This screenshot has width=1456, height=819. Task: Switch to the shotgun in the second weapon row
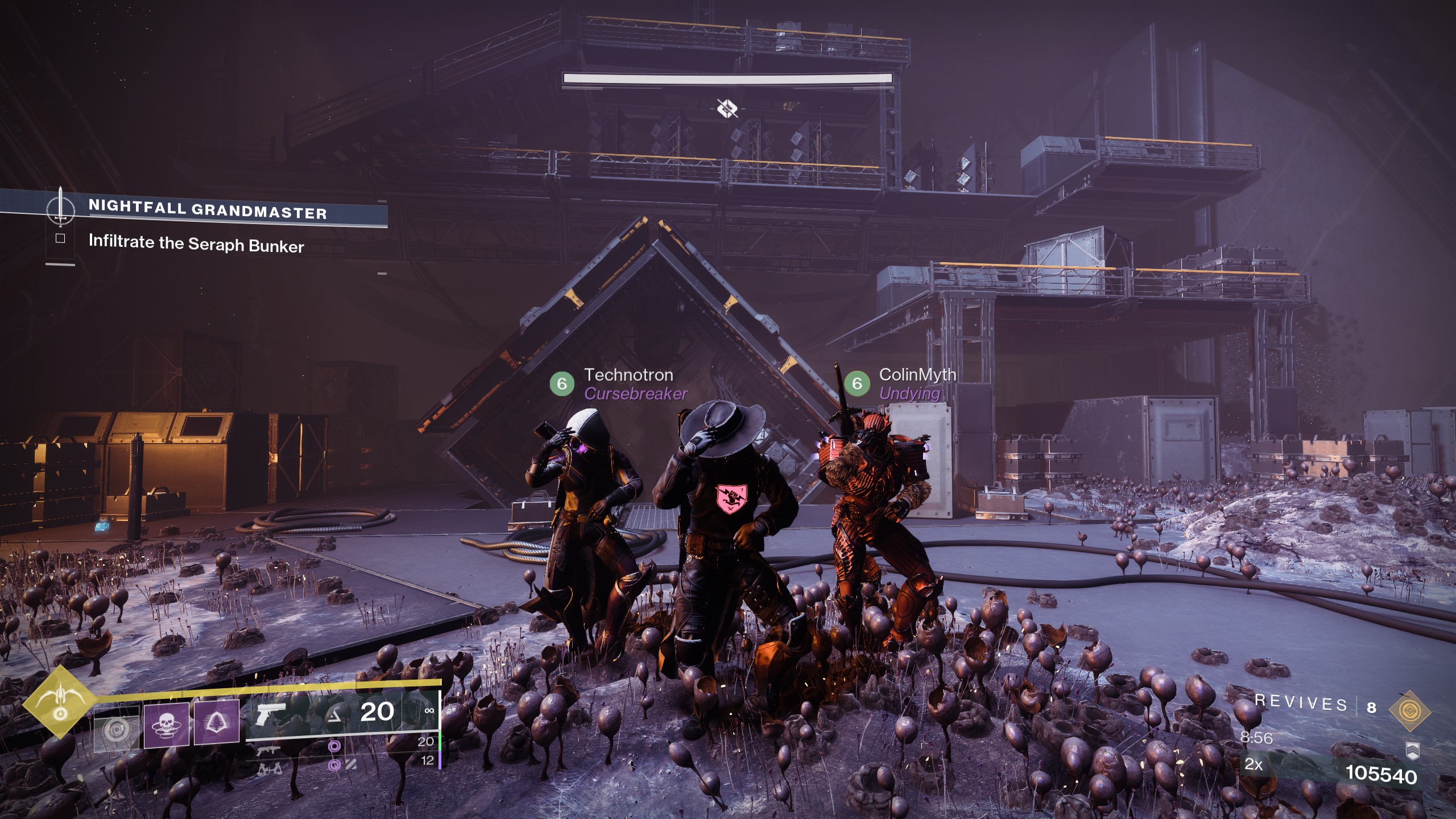[268, 751]
